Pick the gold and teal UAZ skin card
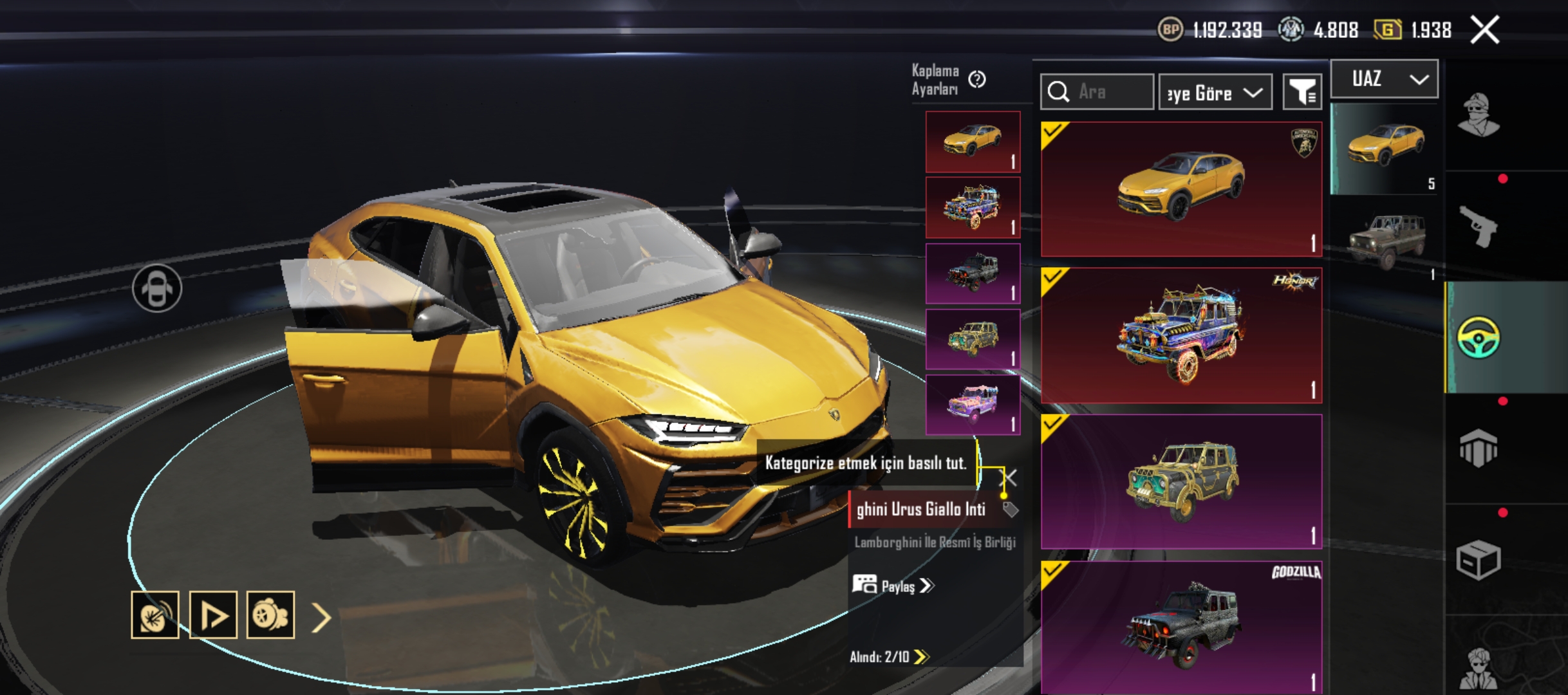Screen dimensions: 1568x695 click(x=1181, y=481)
